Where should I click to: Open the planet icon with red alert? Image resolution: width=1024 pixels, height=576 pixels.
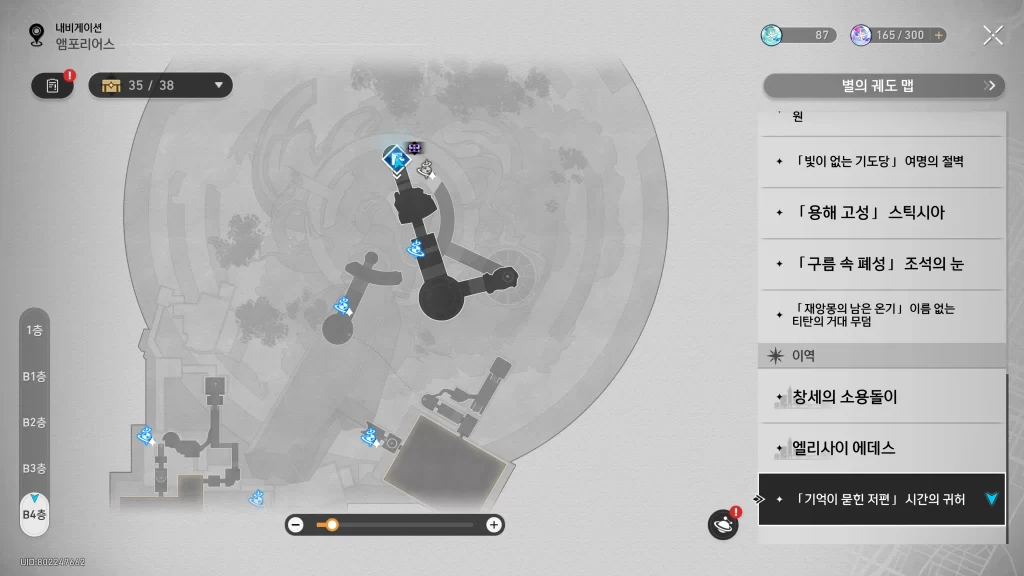click(722, 524)
